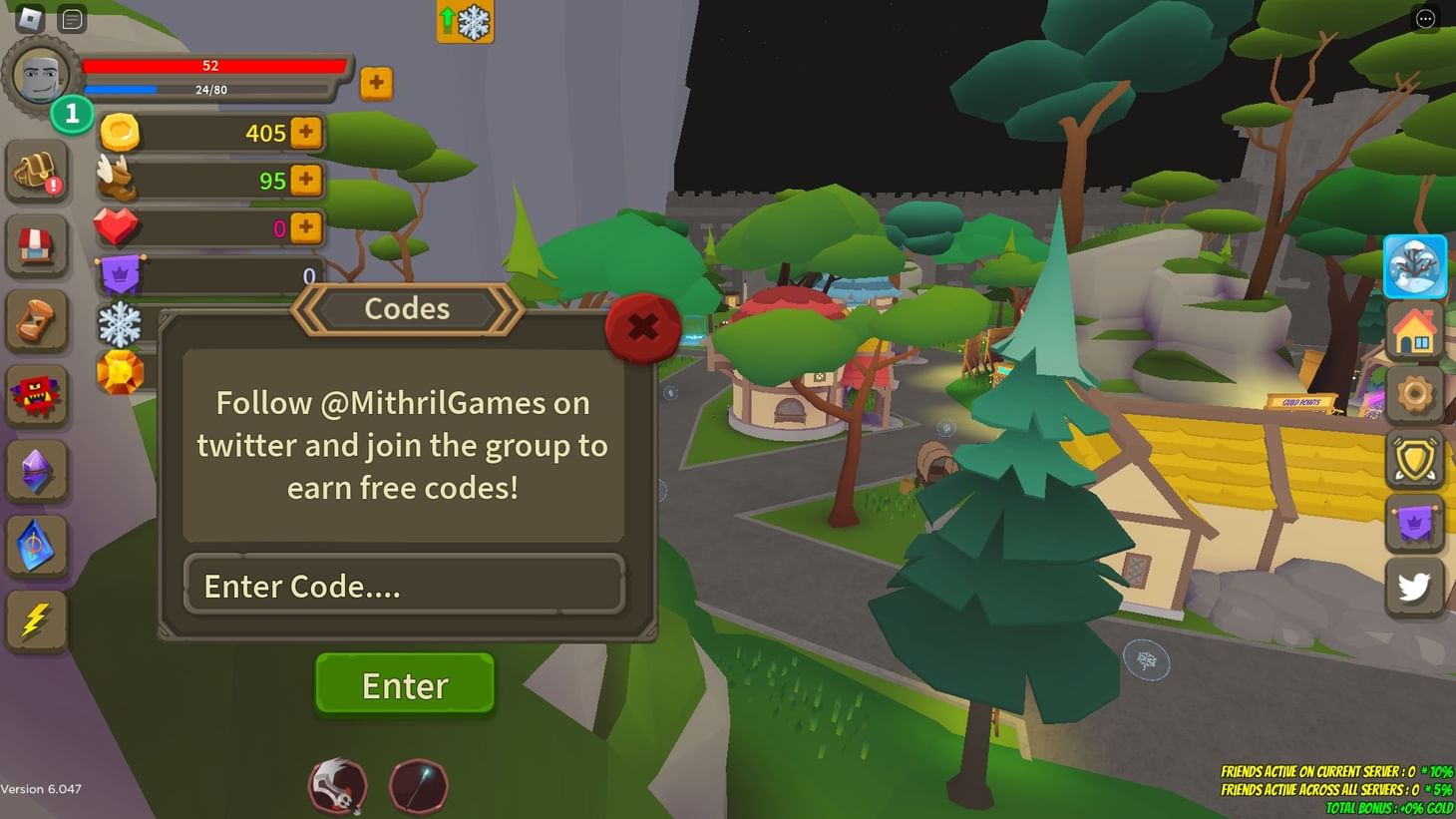Open the purple guild banner menu
This screenshot has height=819, width=1456.
[x=1415, y=522]
